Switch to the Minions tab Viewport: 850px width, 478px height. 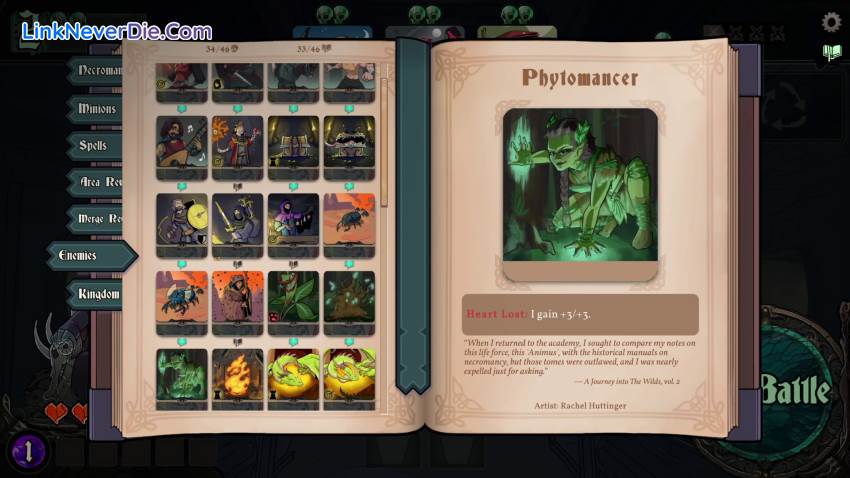pos(97,108)
